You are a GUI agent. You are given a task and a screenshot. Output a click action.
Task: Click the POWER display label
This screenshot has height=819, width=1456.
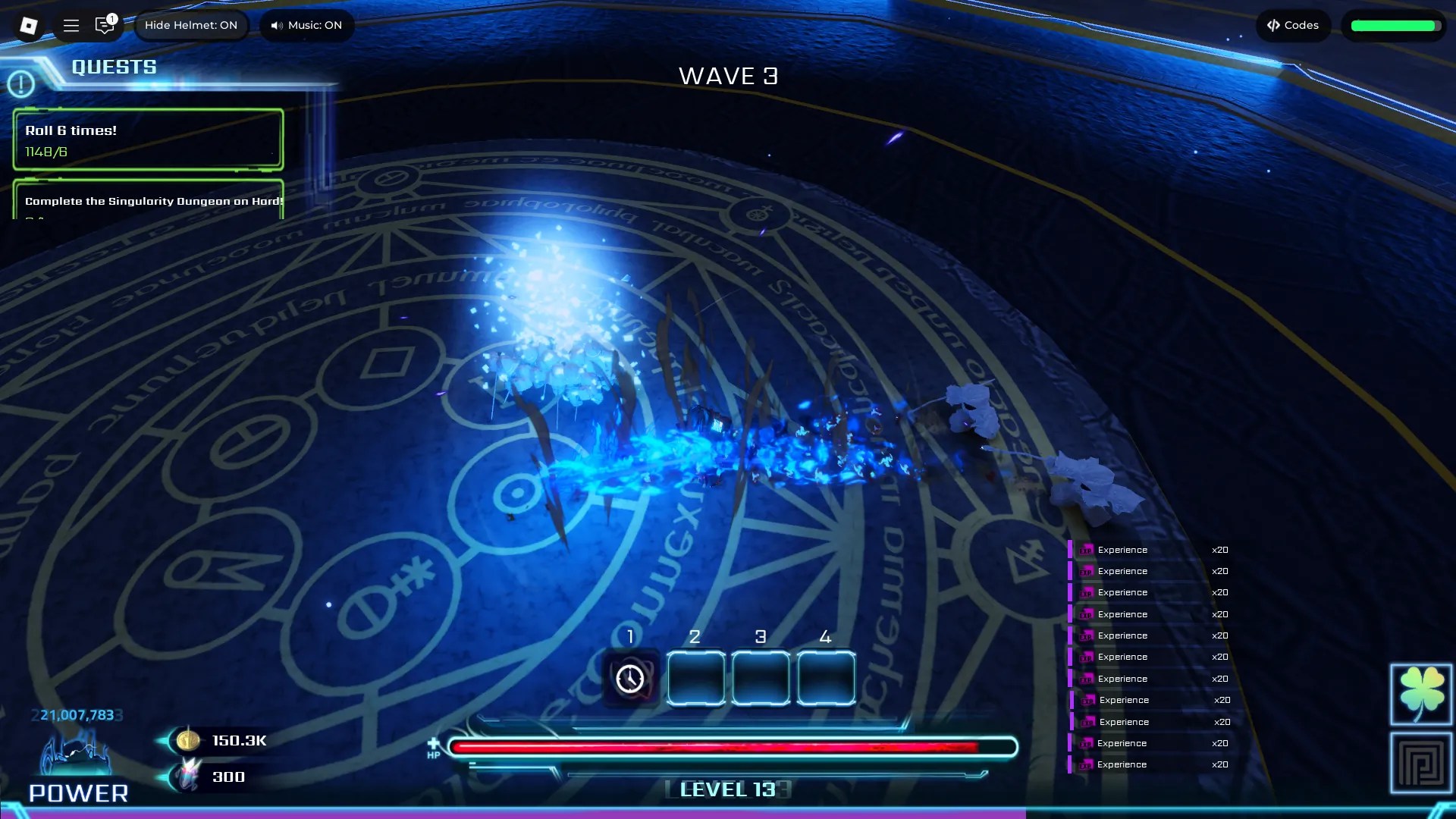(79, 792)
